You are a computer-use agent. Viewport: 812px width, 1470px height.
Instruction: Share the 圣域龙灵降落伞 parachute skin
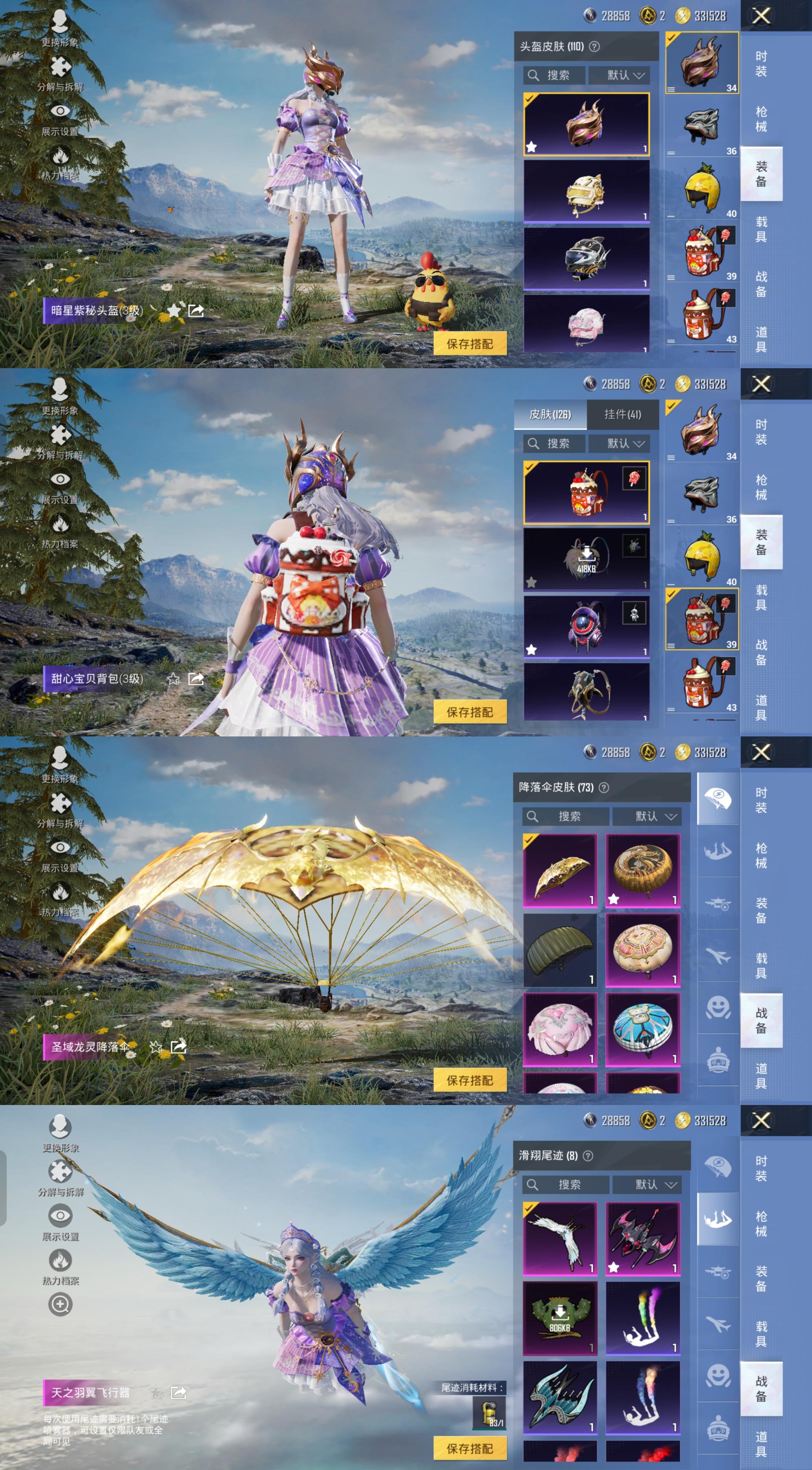click(179, 1047)
